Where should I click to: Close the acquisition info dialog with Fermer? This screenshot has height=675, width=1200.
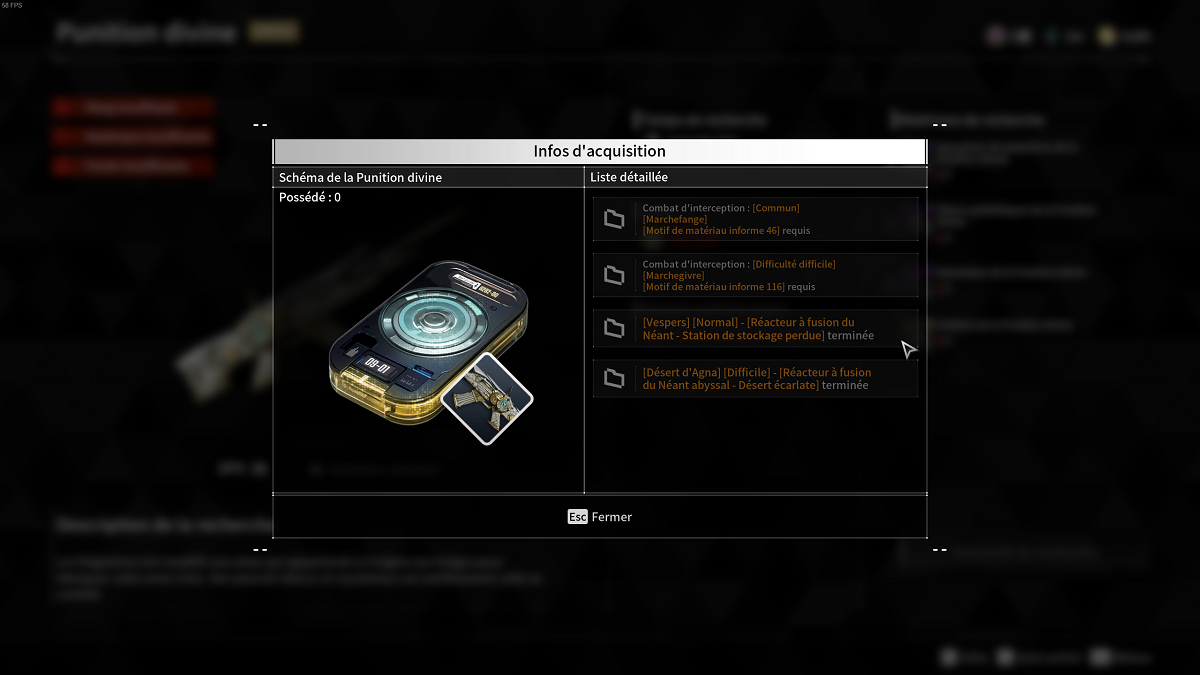(600, 517)
